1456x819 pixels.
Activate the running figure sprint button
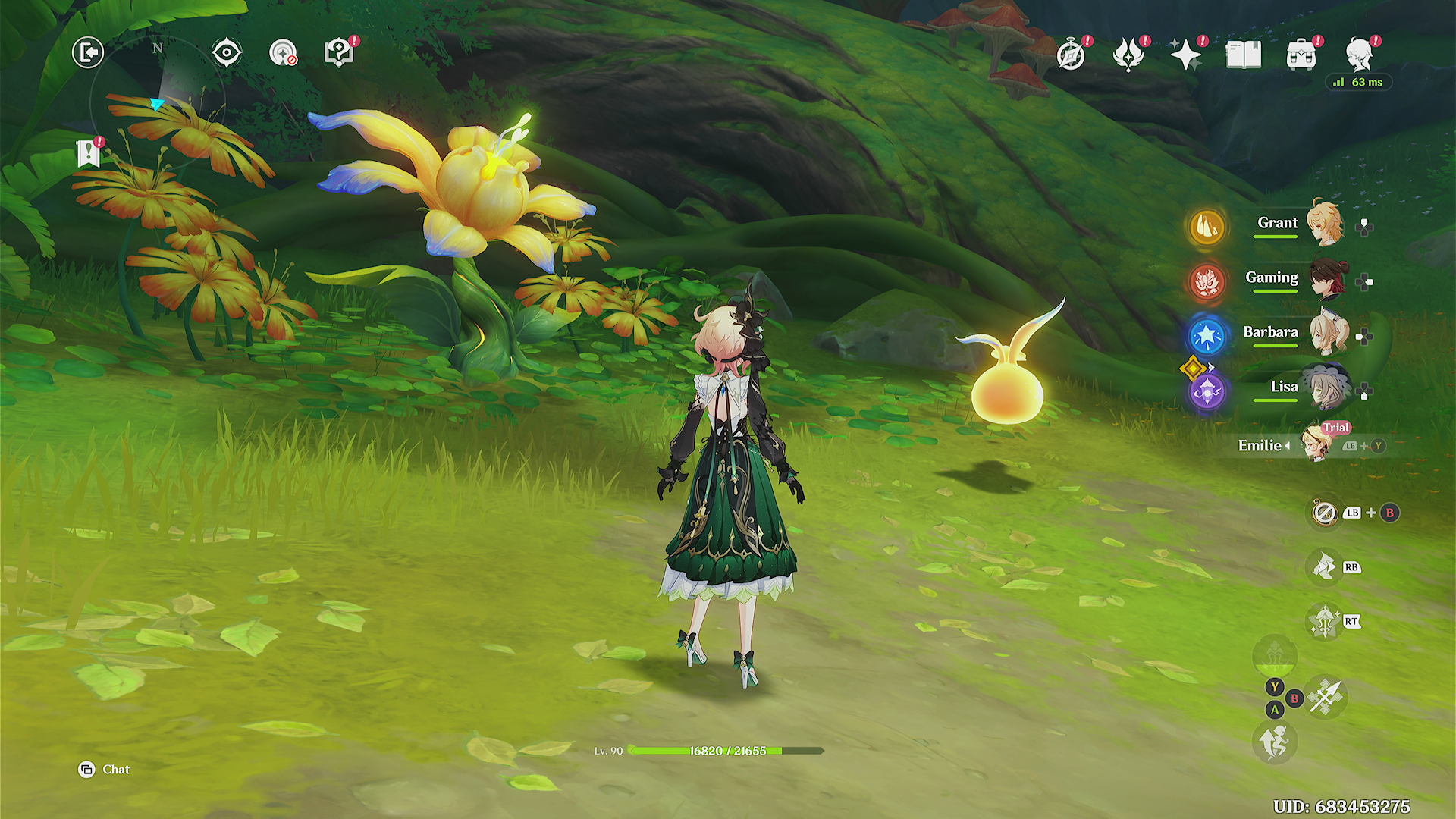pos(1275,741)
